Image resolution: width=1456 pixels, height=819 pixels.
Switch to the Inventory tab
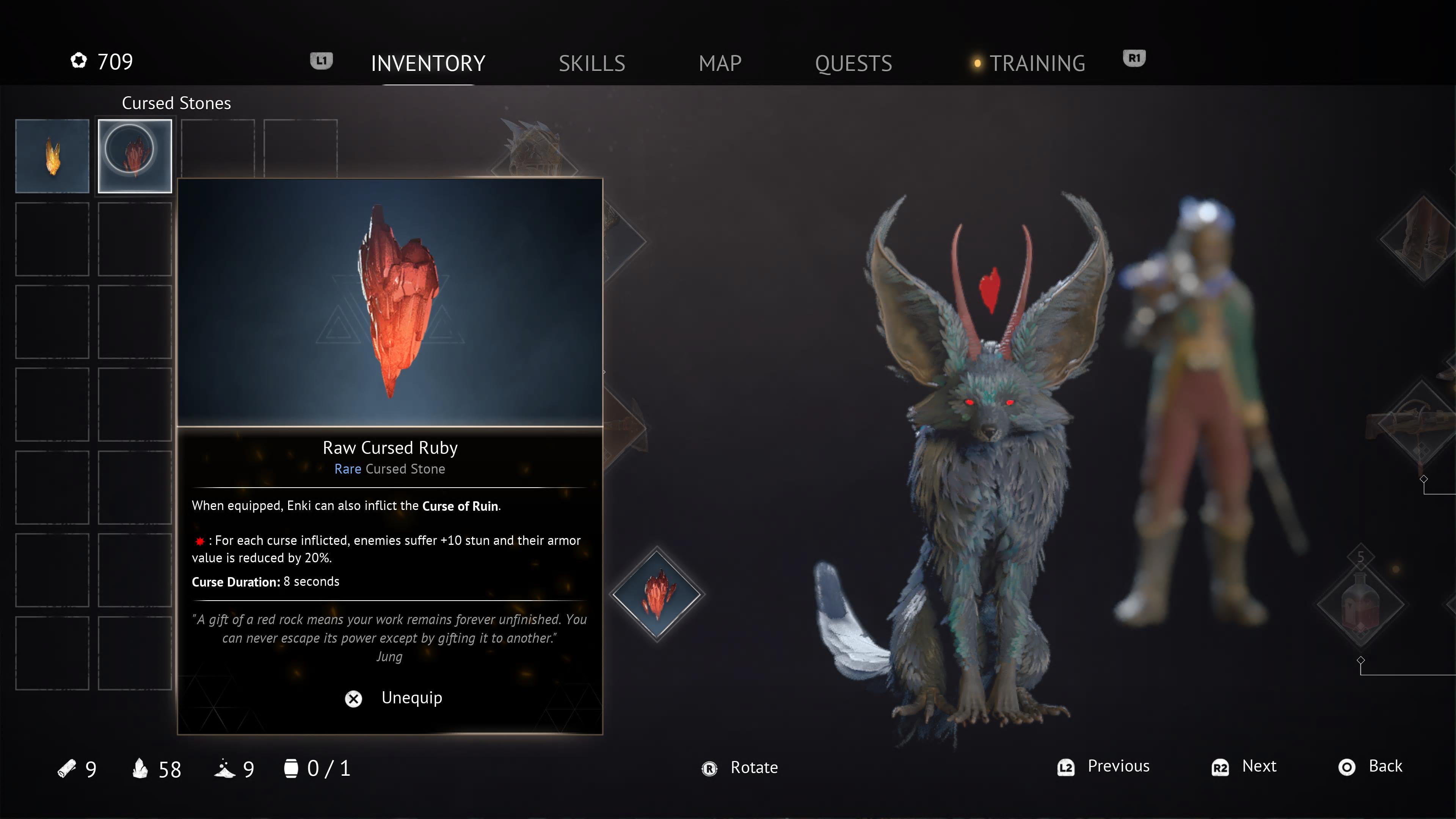pyautogui.click(x=428, y=63)
